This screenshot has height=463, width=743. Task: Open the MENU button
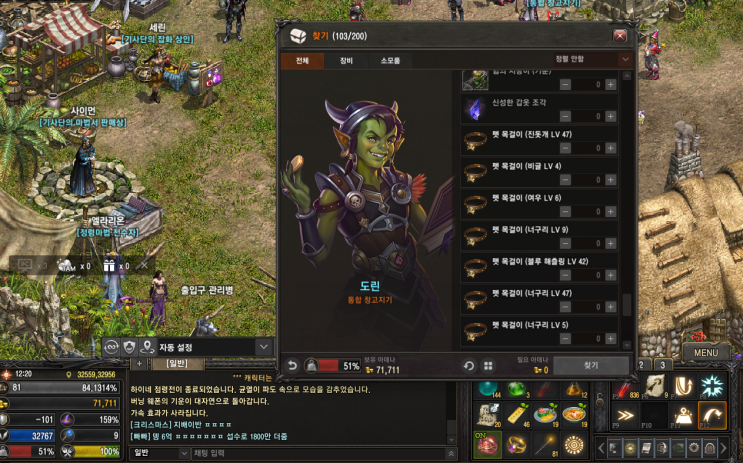pos(706,352)
